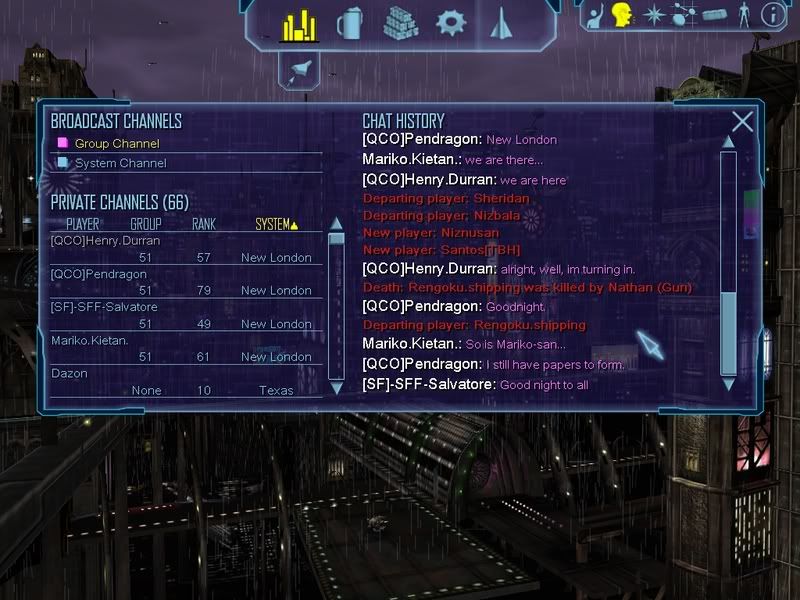The image size is (800, 600).
Task: Sort player list by Player column
Action: pos(83,225)
